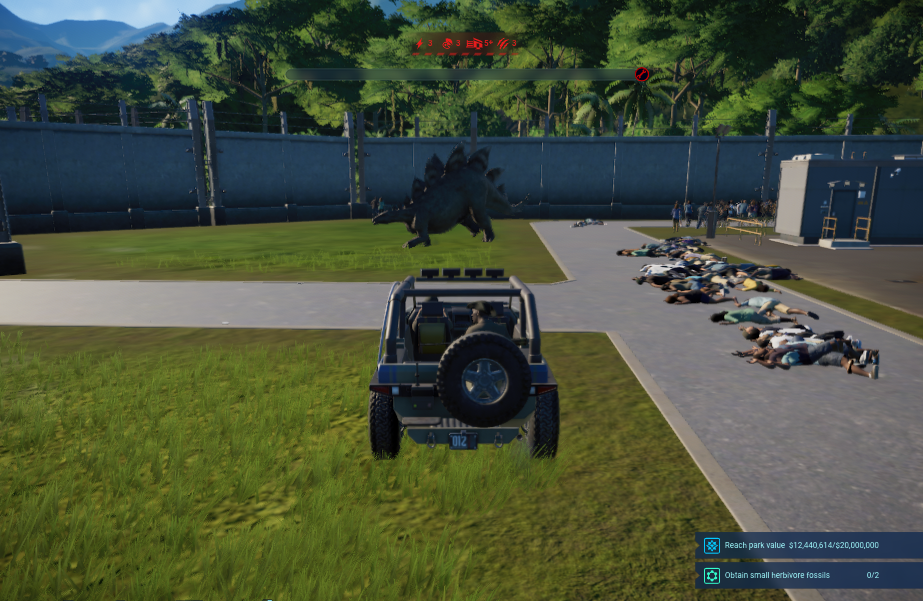The height and width of the screenshot is (601, 923).
Task: Click the red wrench repair icon
Action: (476, 43)
